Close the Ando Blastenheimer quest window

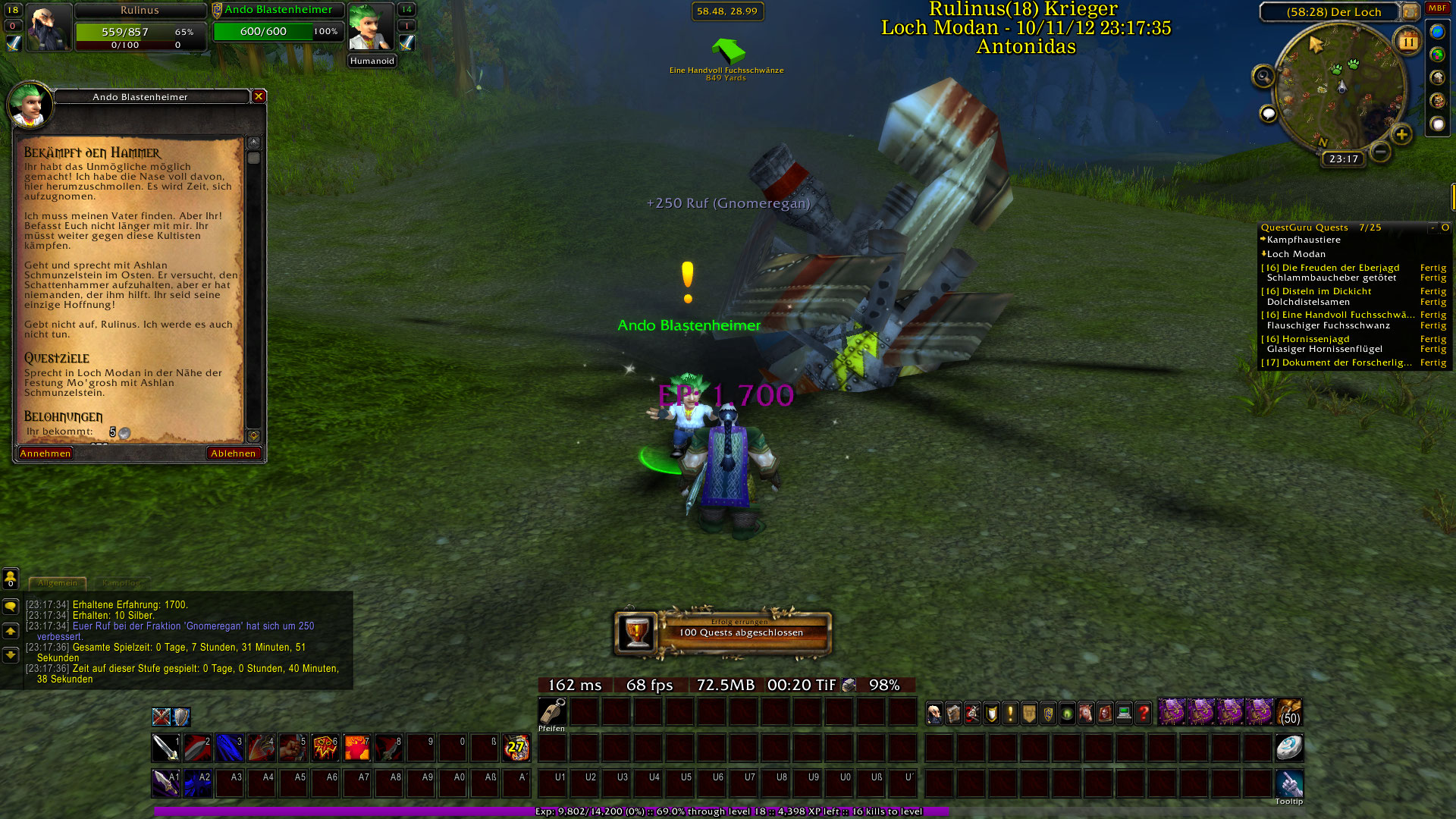[x=259, y=96]
